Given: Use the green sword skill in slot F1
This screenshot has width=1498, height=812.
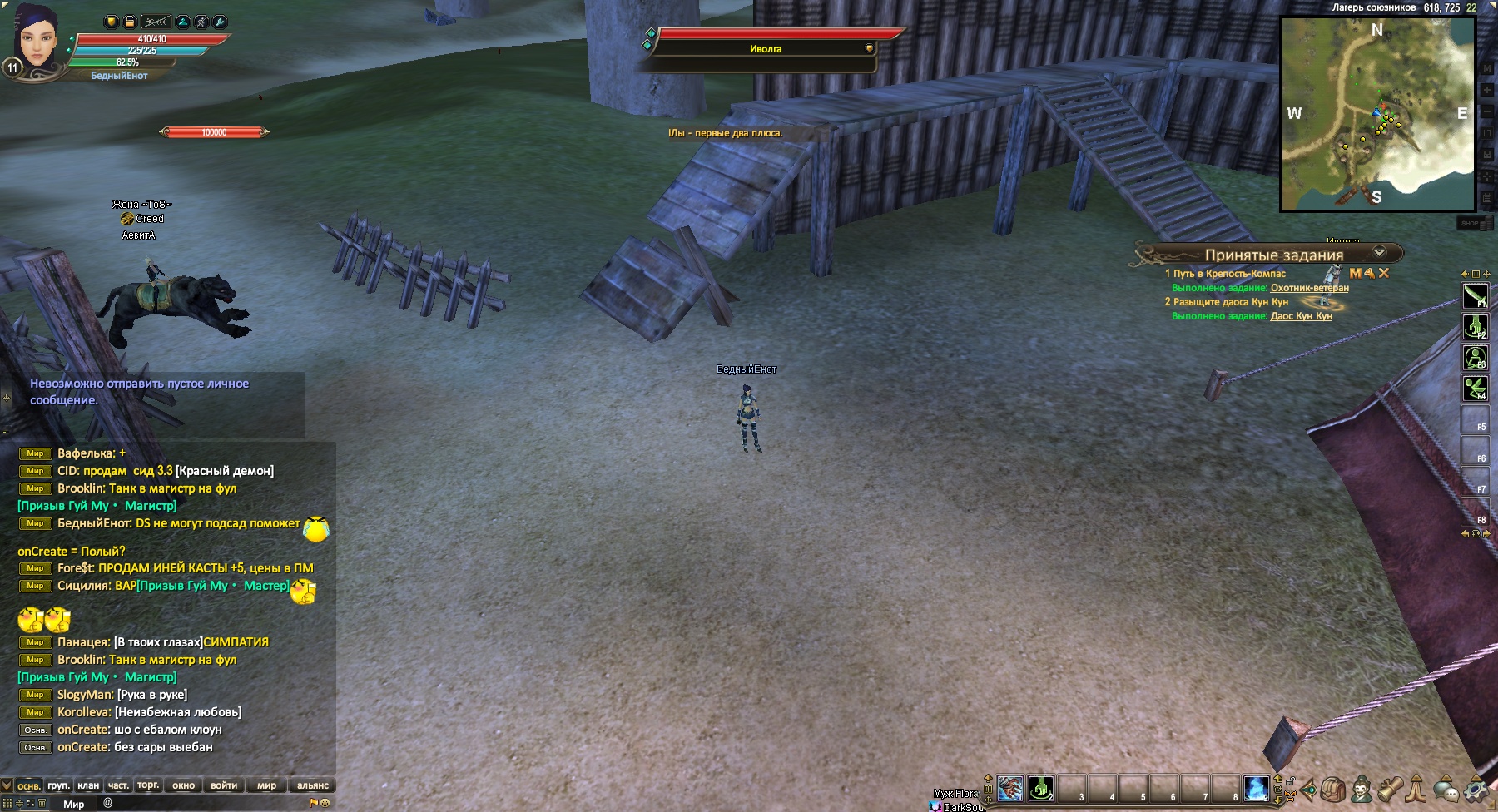Looking at the screenshot, I should 1476,296.
